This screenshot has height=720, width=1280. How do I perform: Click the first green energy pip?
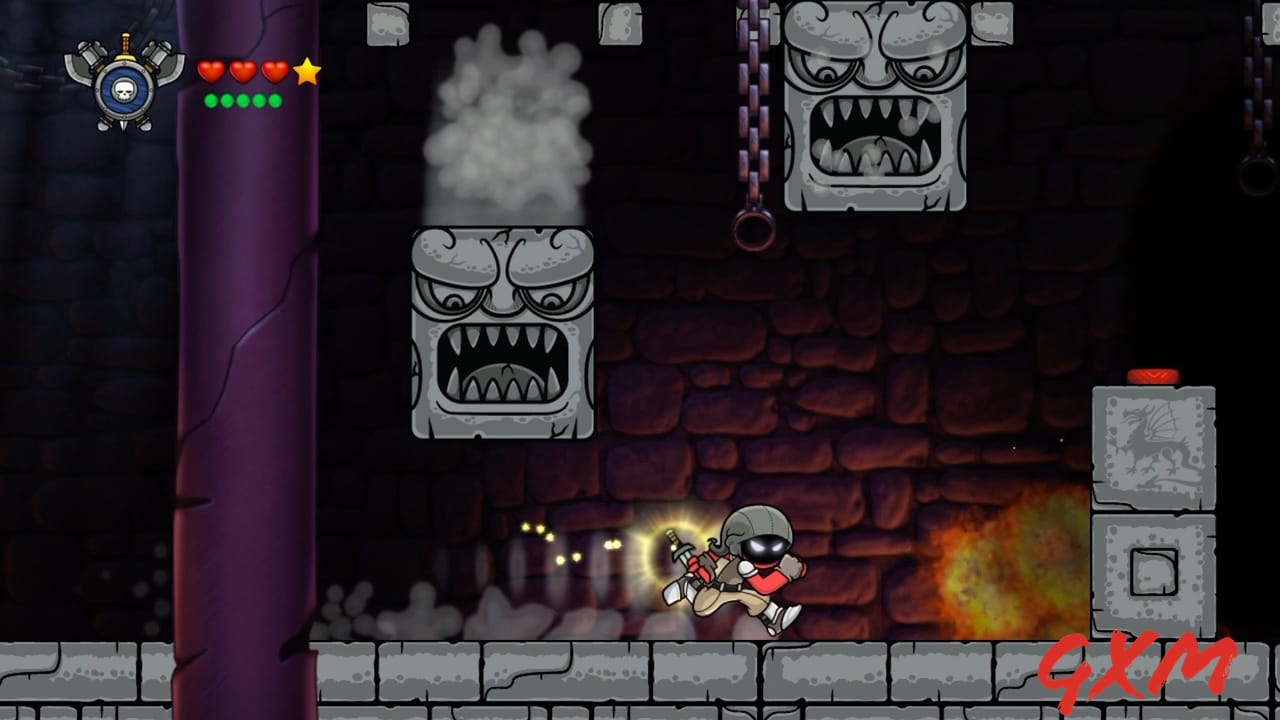pos(209,101)
